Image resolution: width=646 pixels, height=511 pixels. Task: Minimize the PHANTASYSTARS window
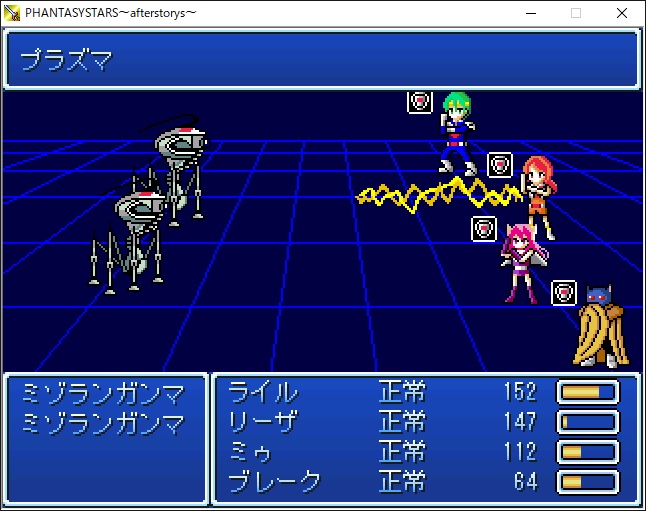[530, 13]
